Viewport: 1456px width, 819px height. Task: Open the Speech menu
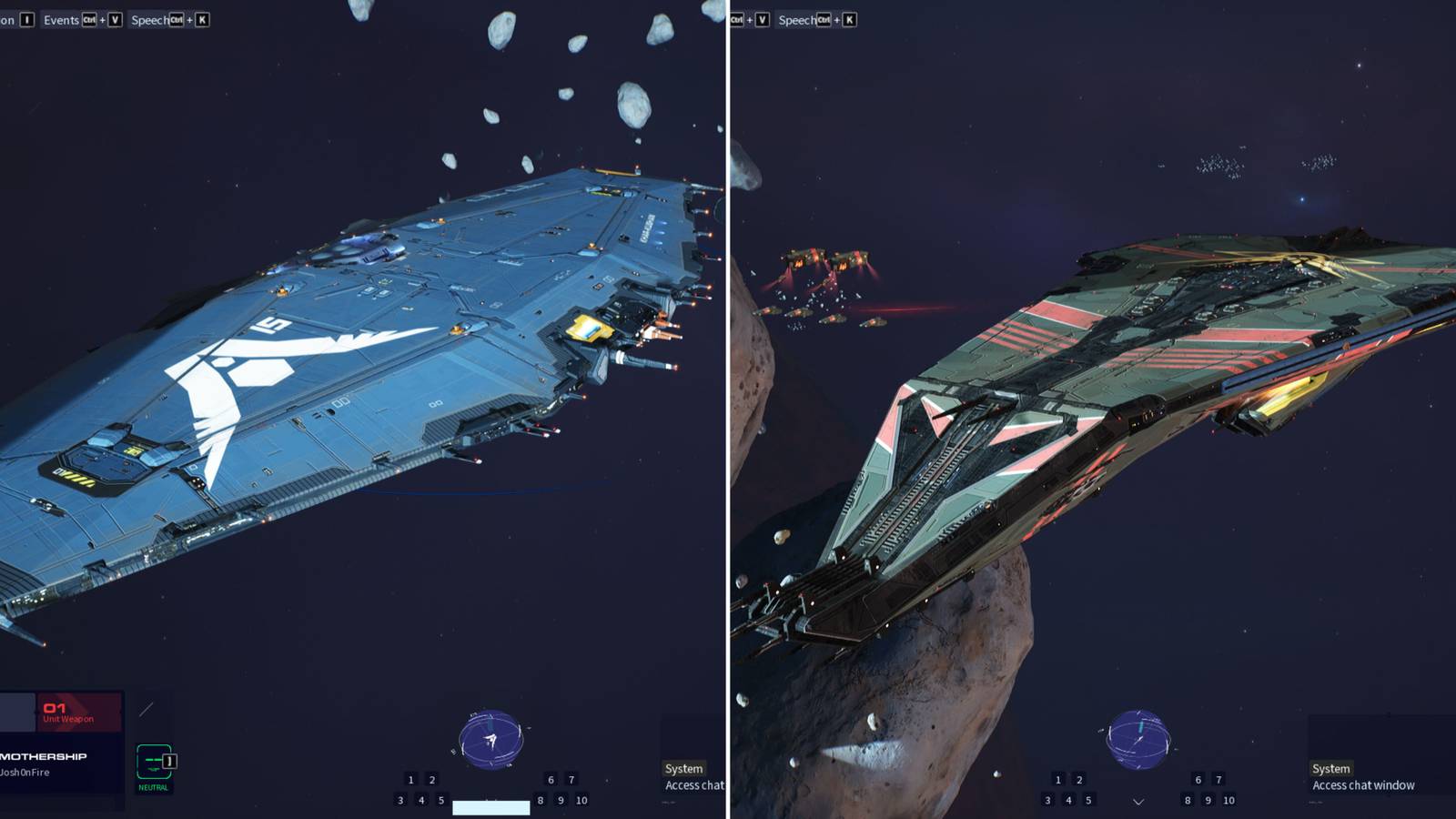tap(149, 20)
